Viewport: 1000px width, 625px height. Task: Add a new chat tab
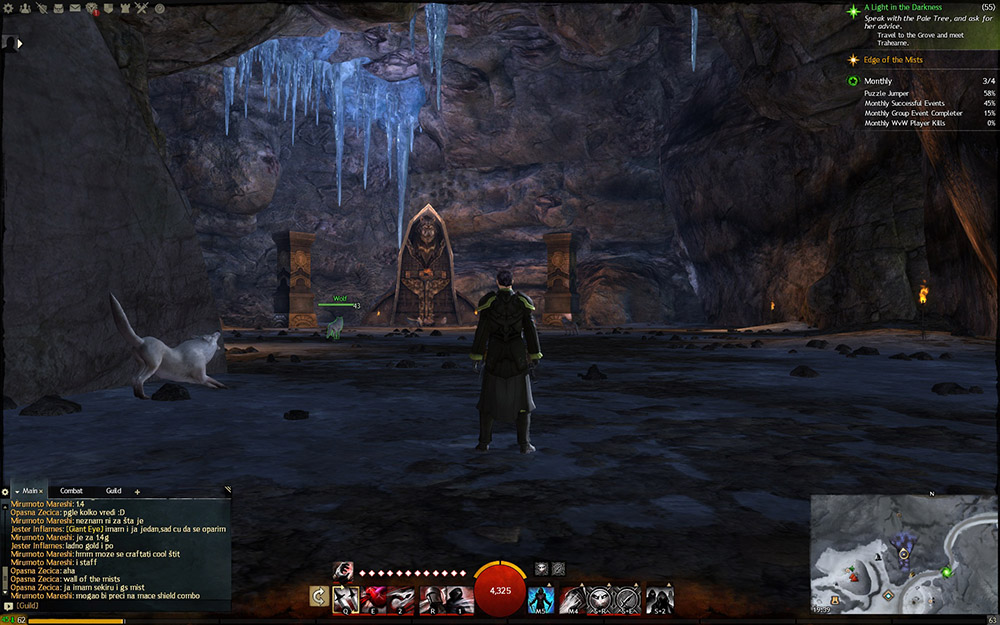137,492
